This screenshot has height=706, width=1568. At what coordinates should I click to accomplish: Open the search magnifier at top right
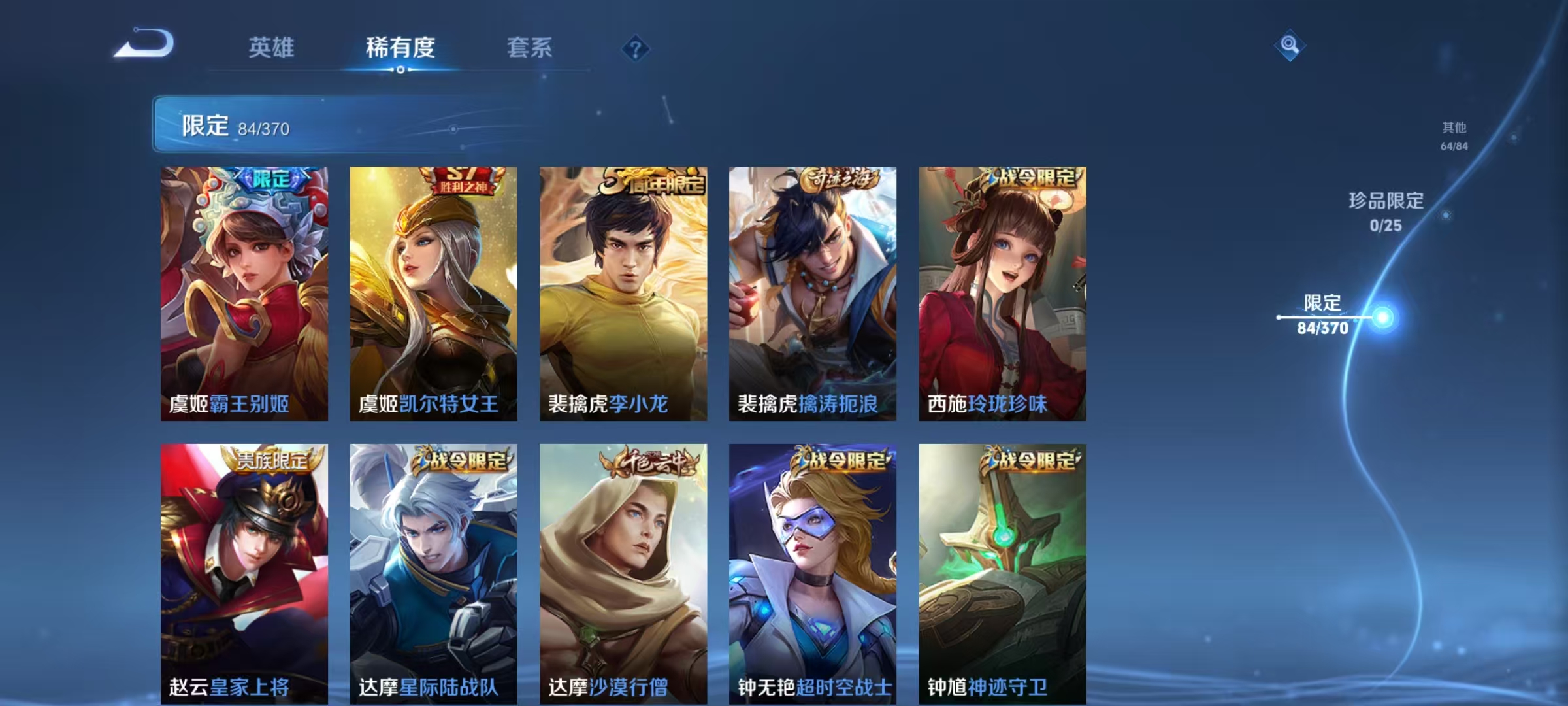click(1288, 45)
